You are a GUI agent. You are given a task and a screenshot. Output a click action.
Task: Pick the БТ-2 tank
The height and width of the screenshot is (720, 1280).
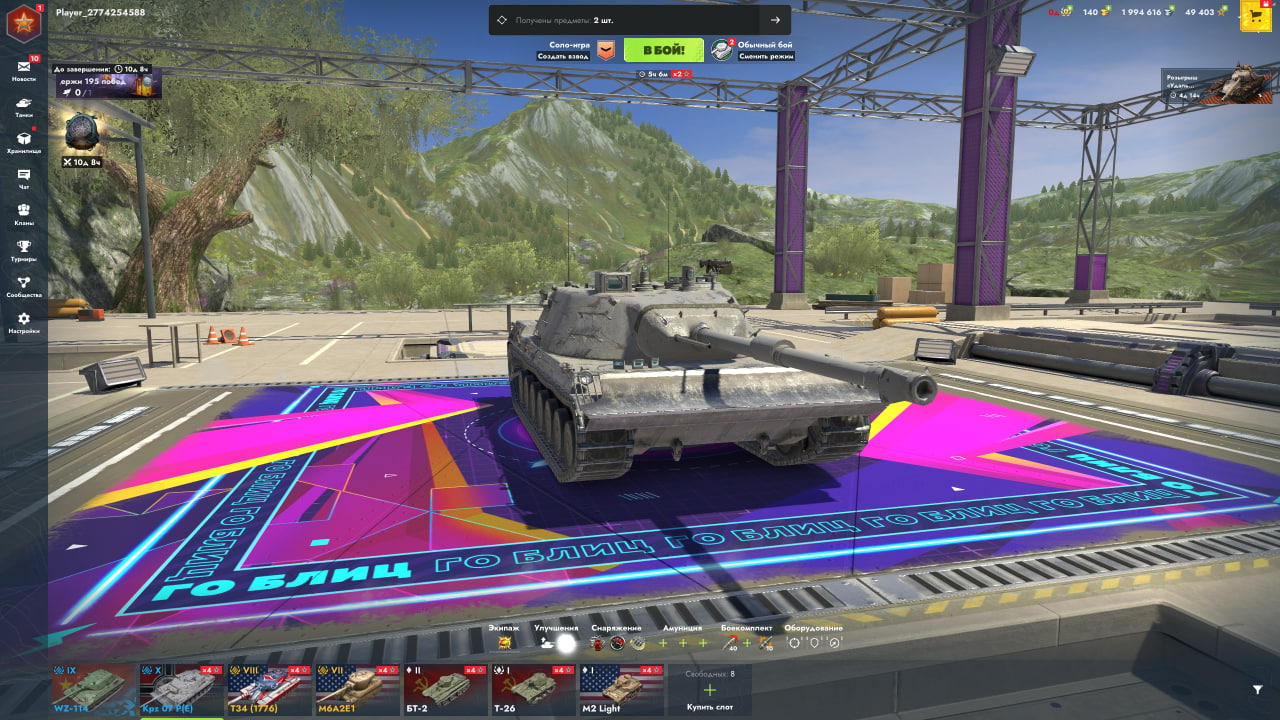[445, 689]
